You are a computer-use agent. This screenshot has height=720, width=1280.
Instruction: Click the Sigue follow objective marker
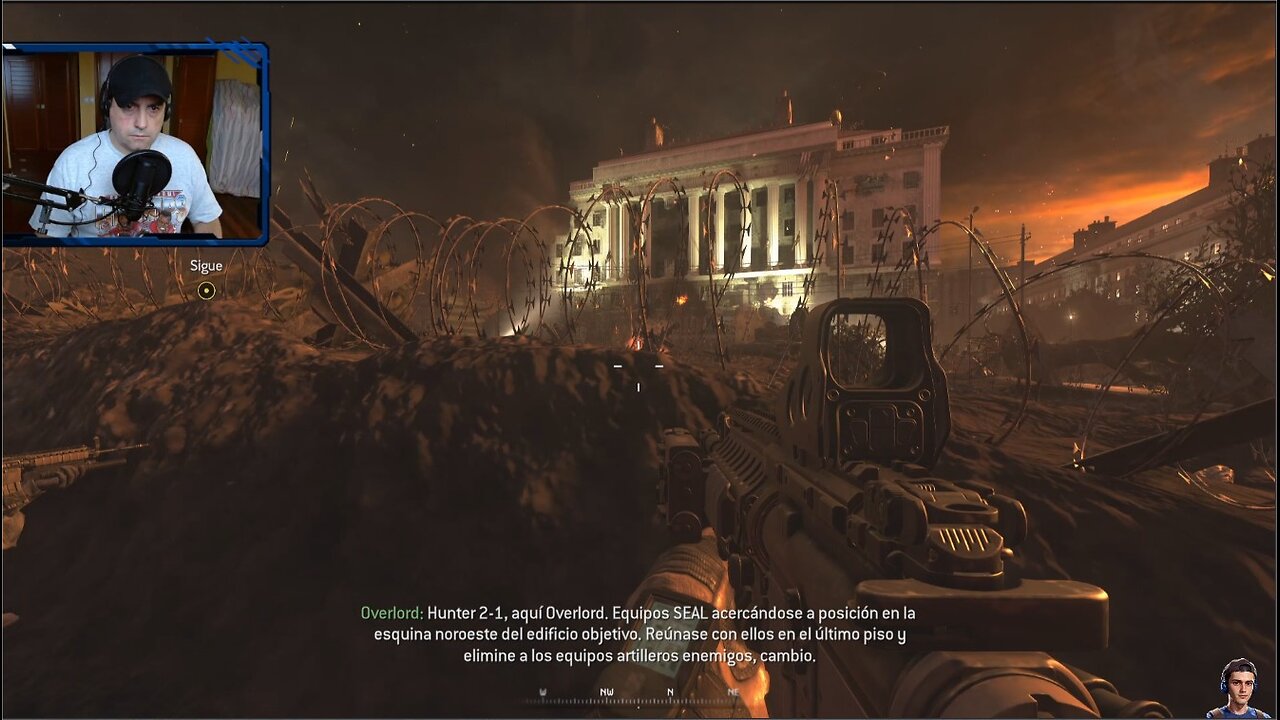(x=206, y=291)
